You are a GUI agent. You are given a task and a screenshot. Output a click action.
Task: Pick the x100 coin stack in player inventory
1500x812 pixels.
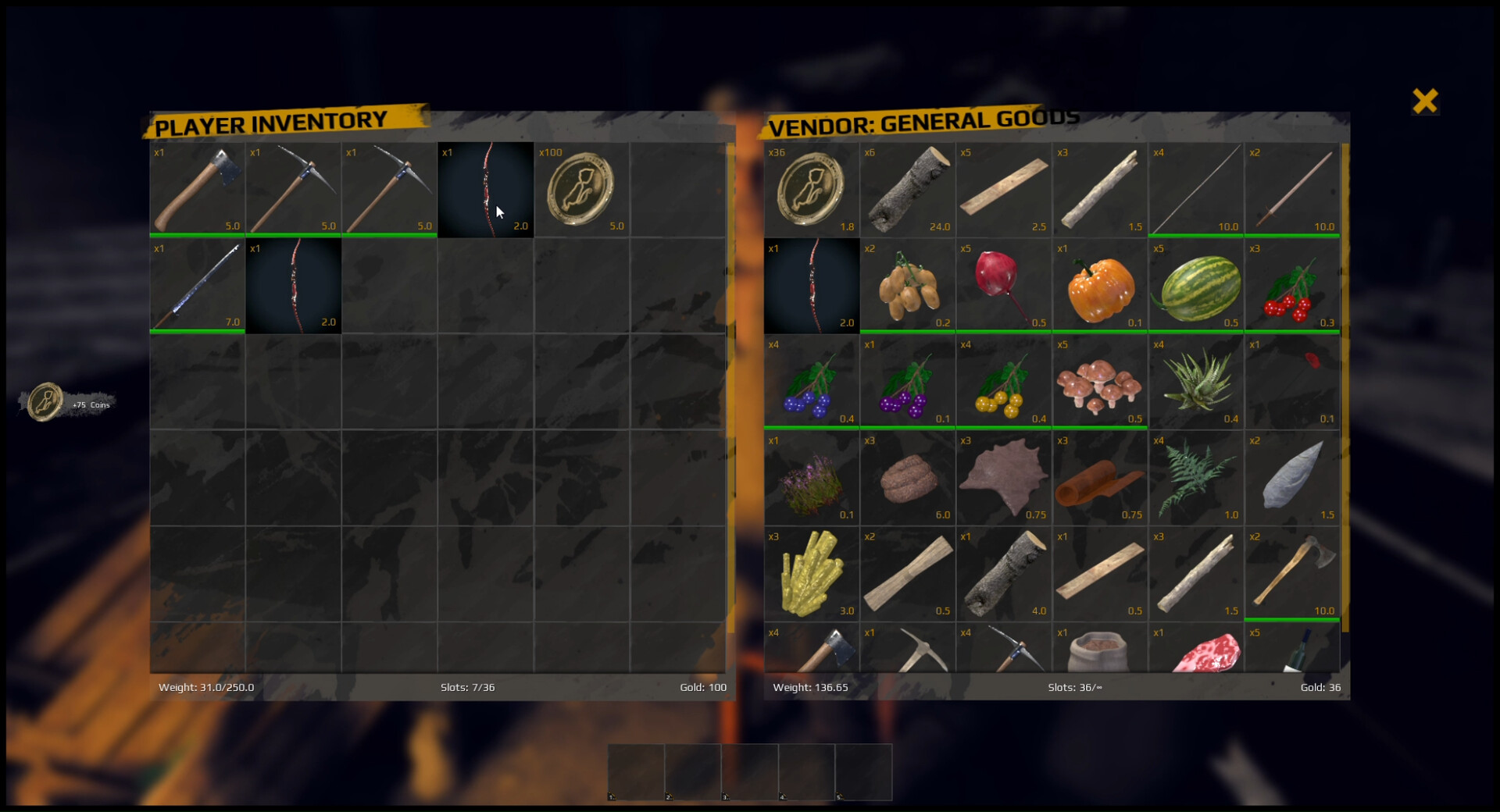[581, 189]
